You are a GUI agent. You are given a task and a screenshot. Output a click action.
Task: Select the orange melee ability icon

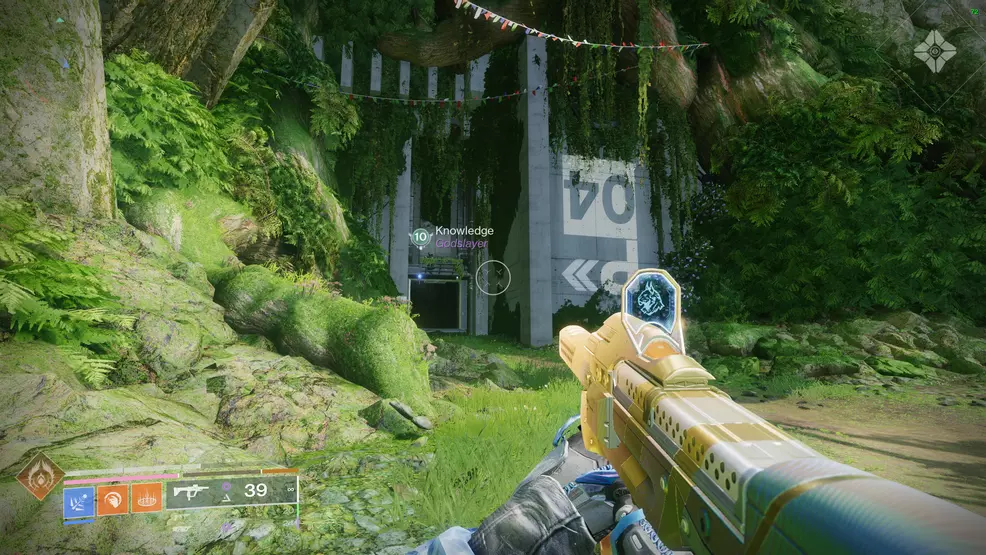click(x=112, y=498)
